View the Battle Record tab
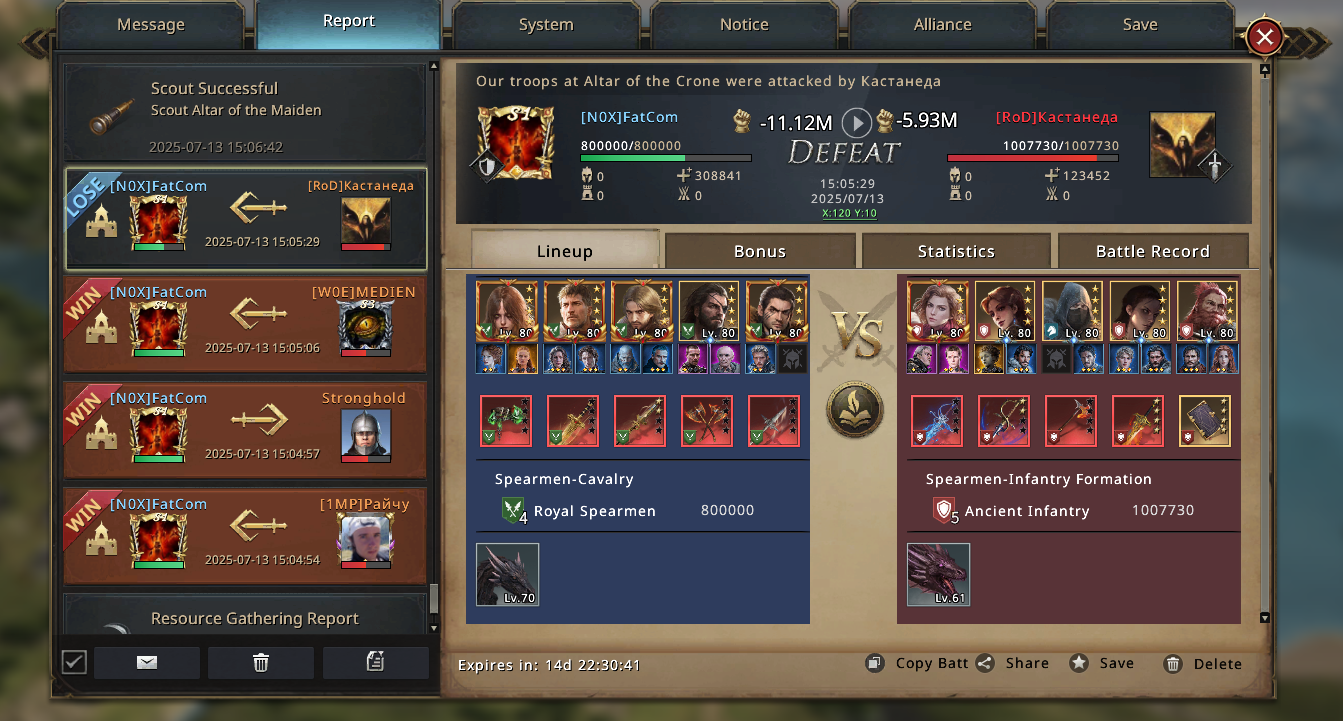1343x721 pixels. click(x=1152, y=251)
